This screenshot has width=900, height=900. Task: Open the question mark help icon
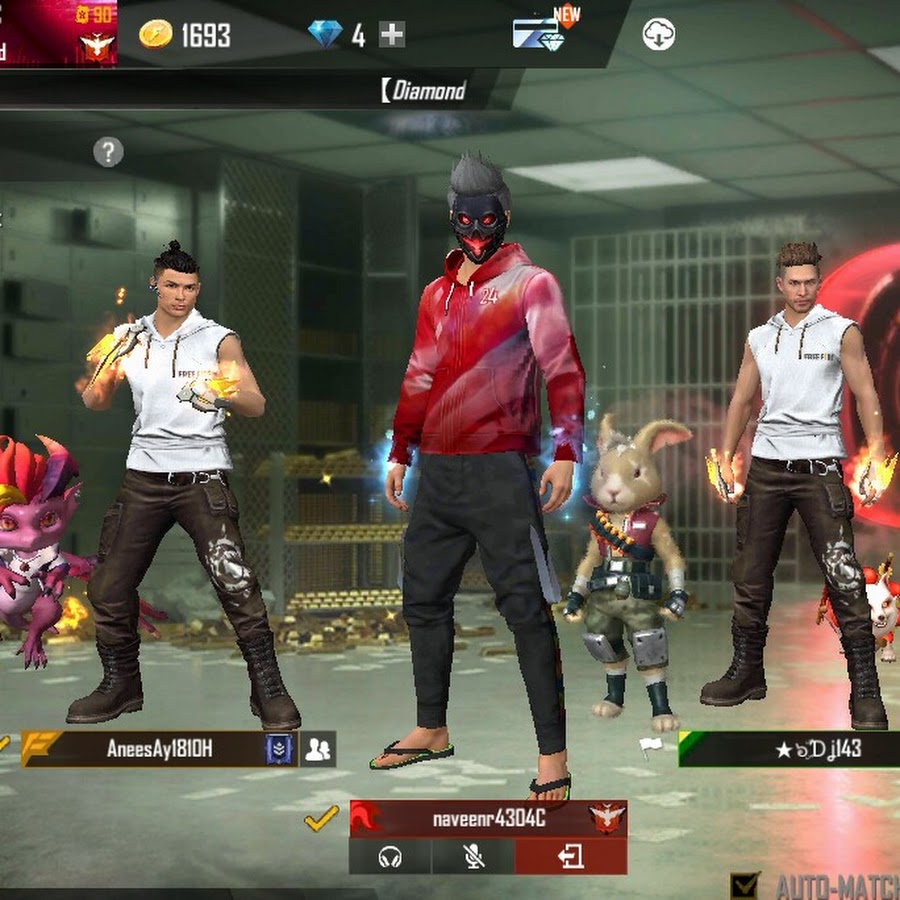[108, 152]
